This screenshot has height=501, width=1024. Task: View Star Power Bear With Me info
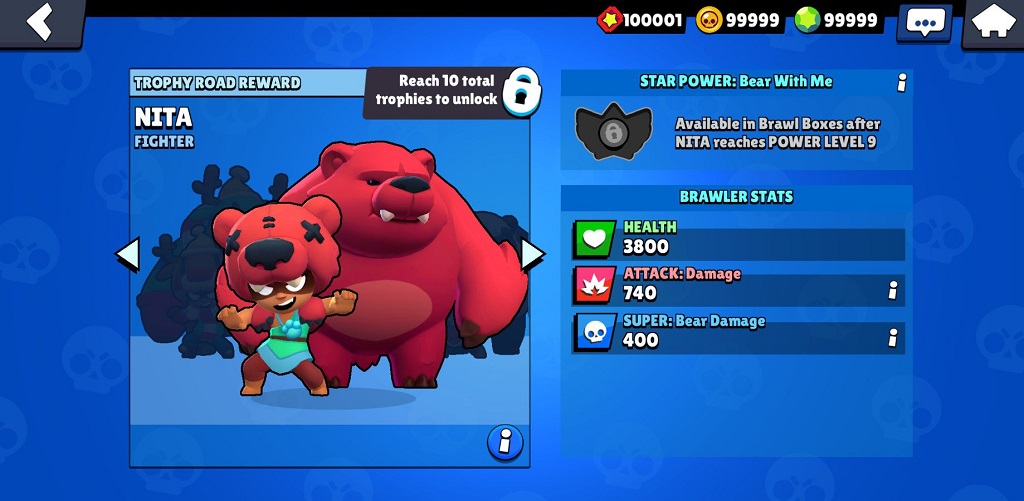(x=901, y=83)
